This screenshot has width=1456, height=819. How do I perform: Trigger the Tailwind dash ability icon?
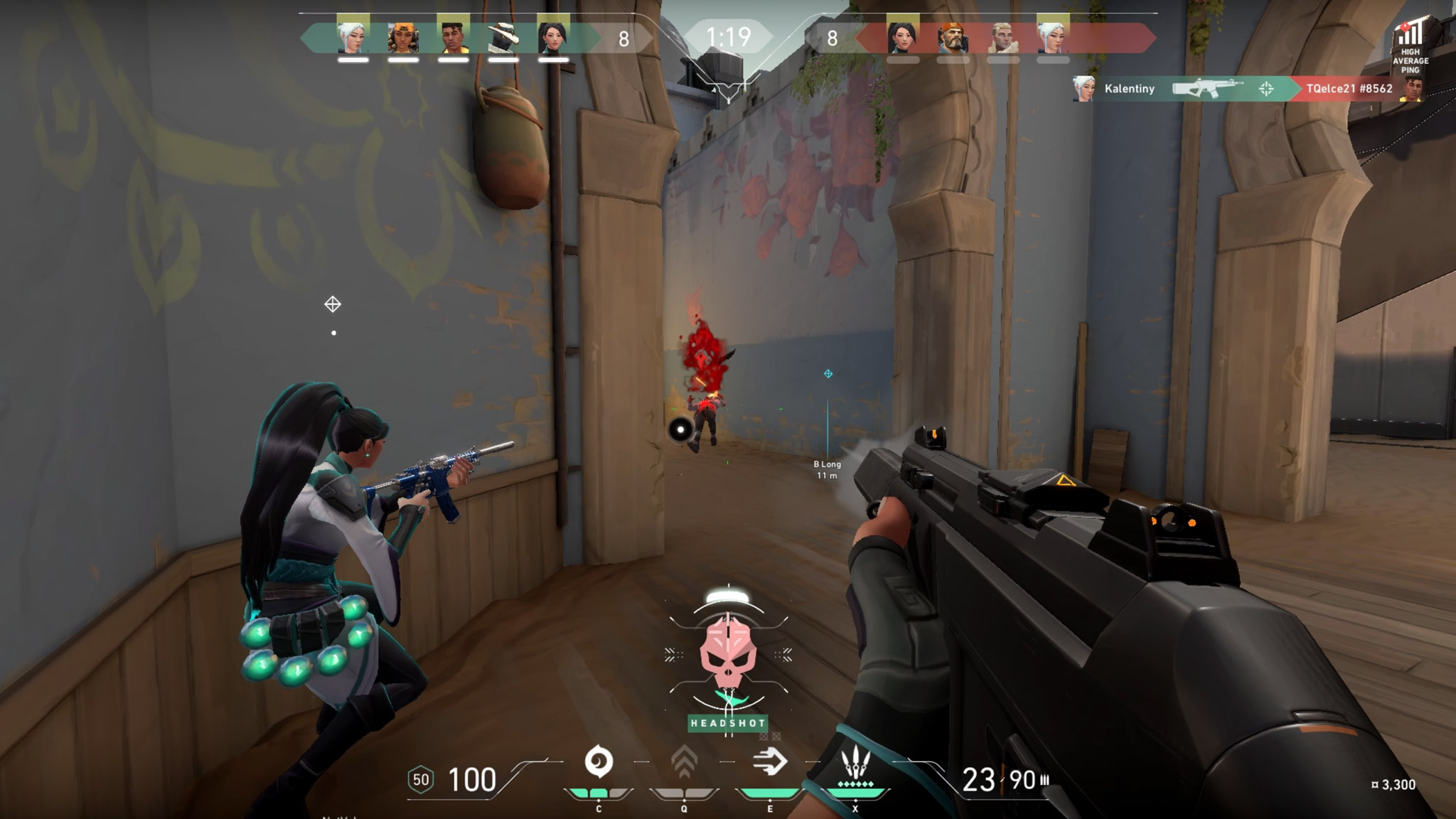[769, 762]
